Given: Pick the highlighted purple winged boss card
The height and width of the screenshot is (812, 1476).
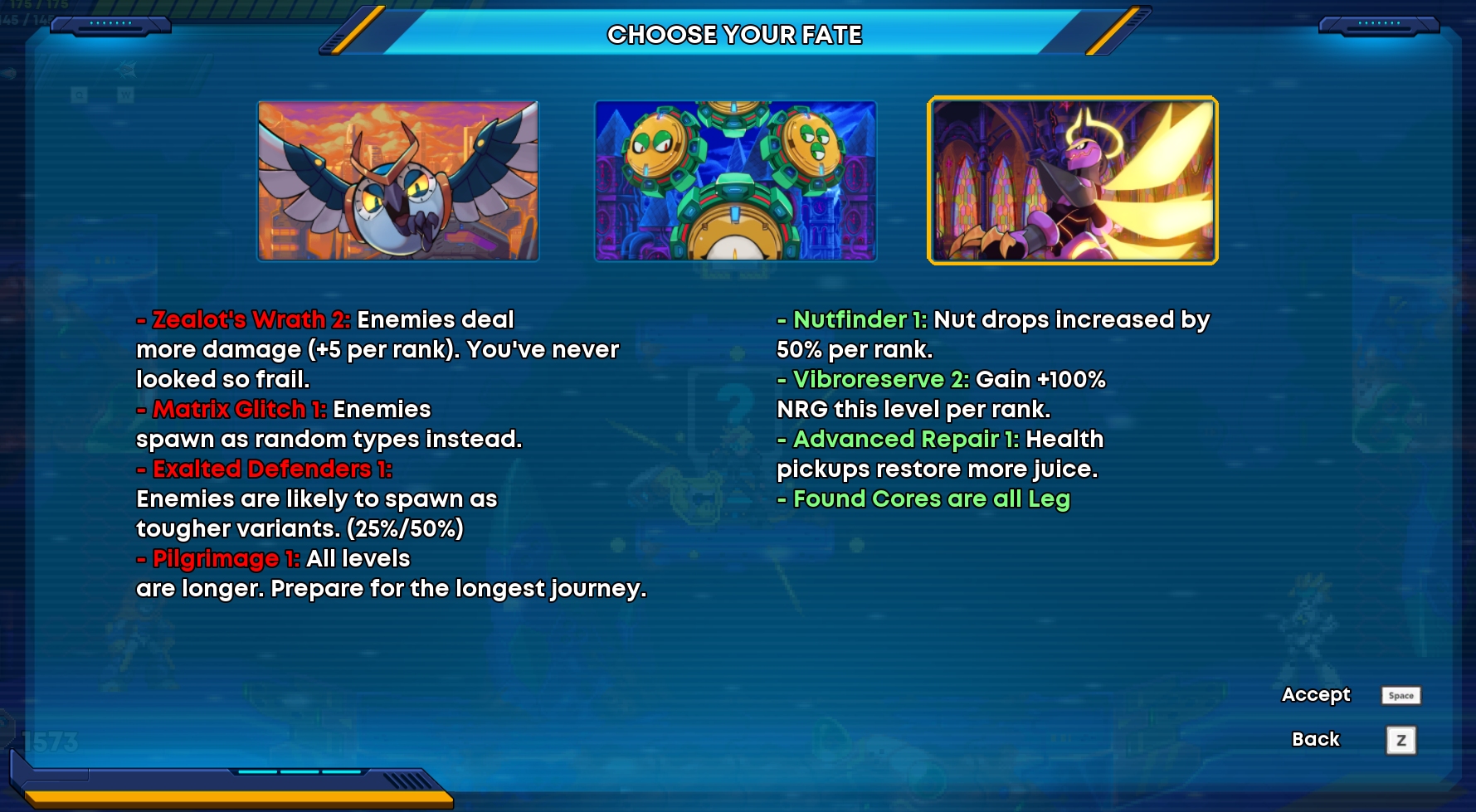Looking at the screenshot, I should (x=1072, y=181).
